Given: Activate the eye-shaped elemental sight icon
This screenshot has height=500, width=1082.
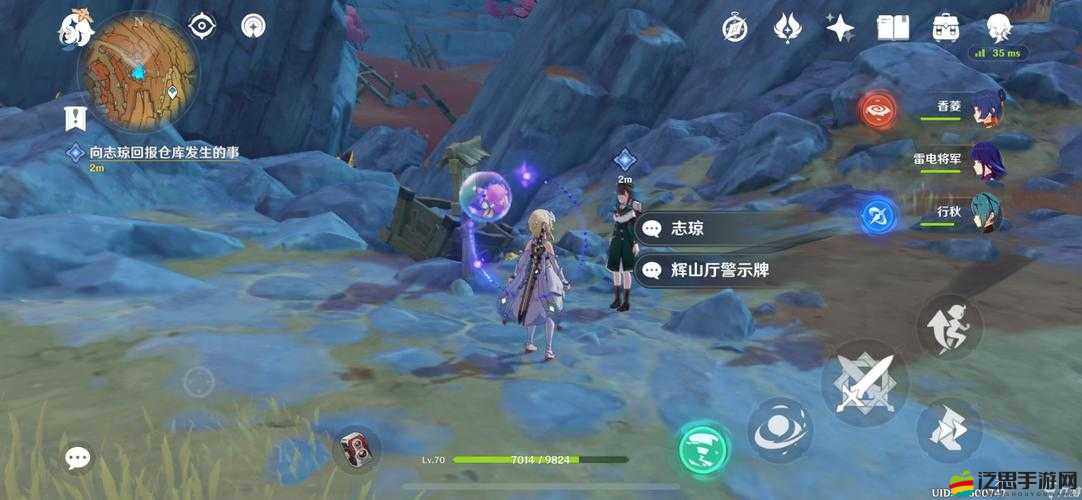Looking at the screenshot, I should click(203, 27).
